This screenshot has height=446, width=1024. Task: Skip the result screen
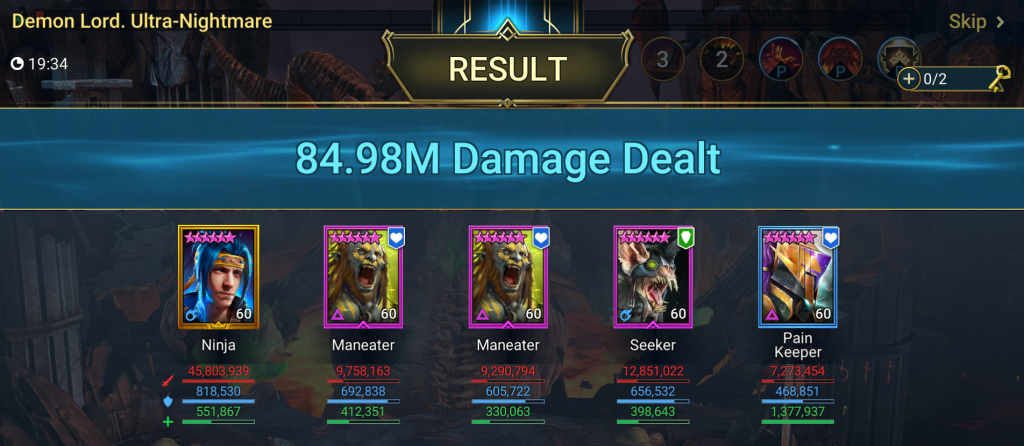tap(976, 22)
